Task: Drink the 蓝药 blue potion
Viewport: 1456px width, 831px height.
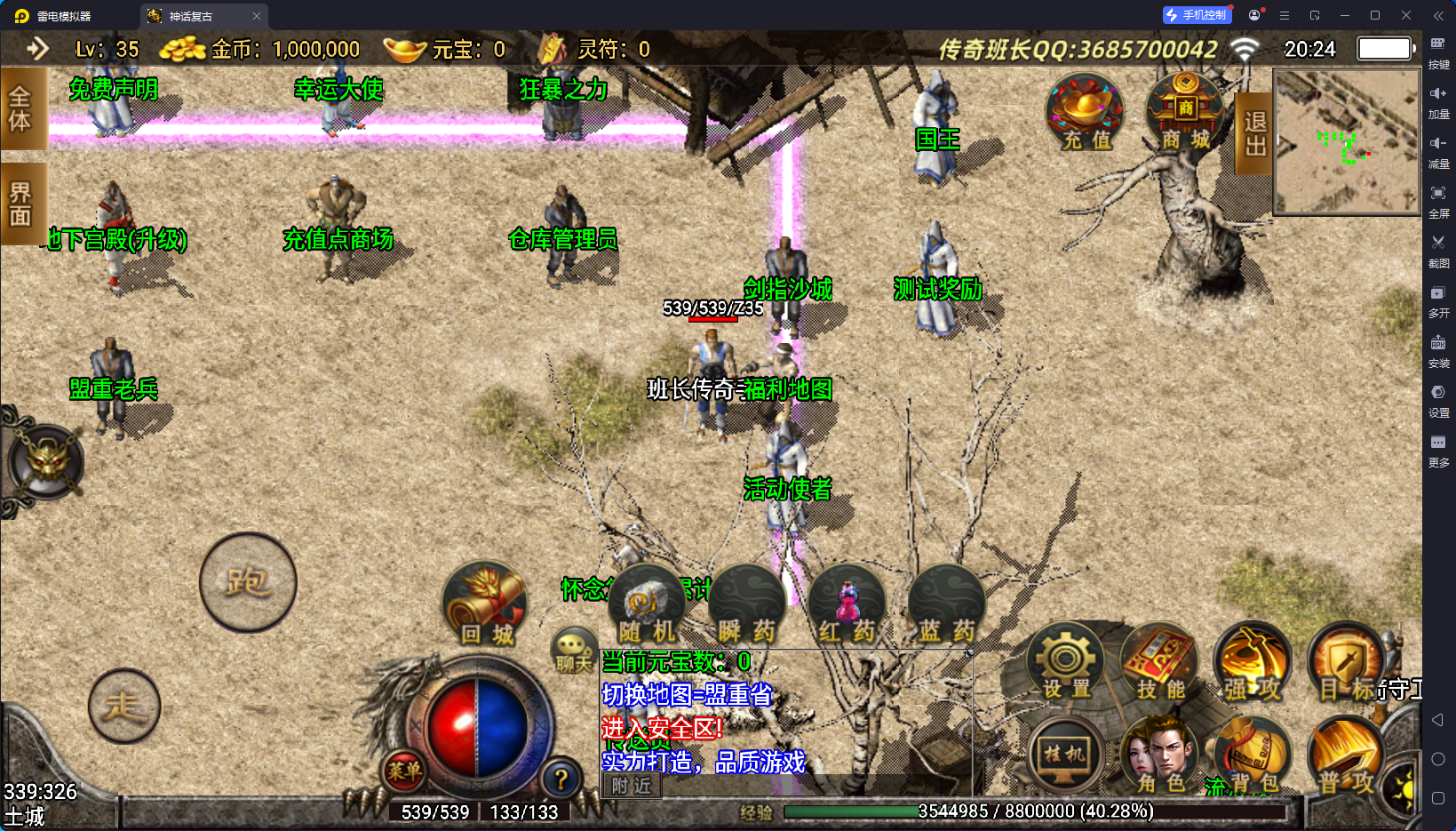Action: coord(946,606)
